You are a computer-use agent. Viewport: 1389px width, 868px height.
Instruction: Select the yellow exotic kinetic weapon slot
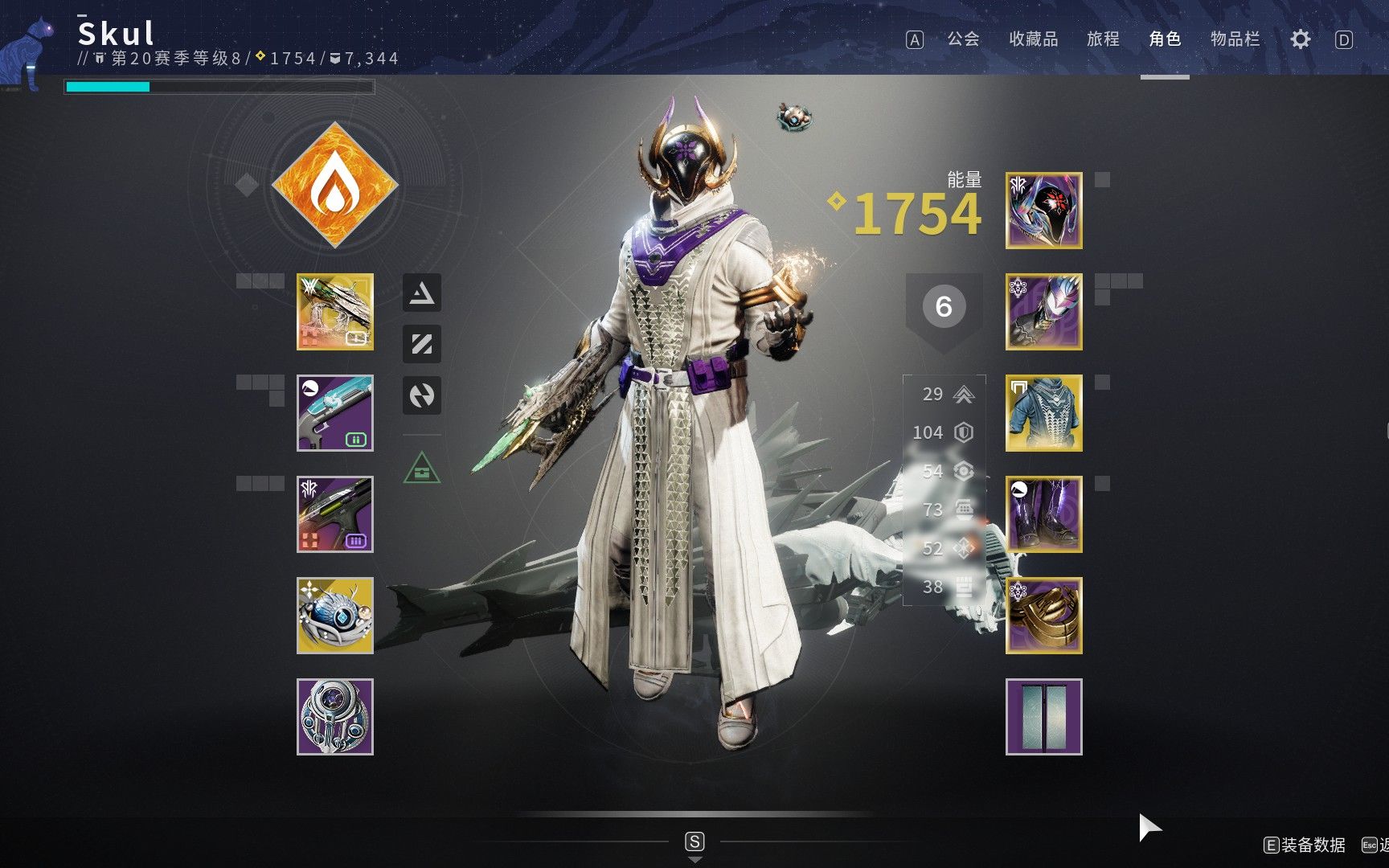click(x=335, y=312)
